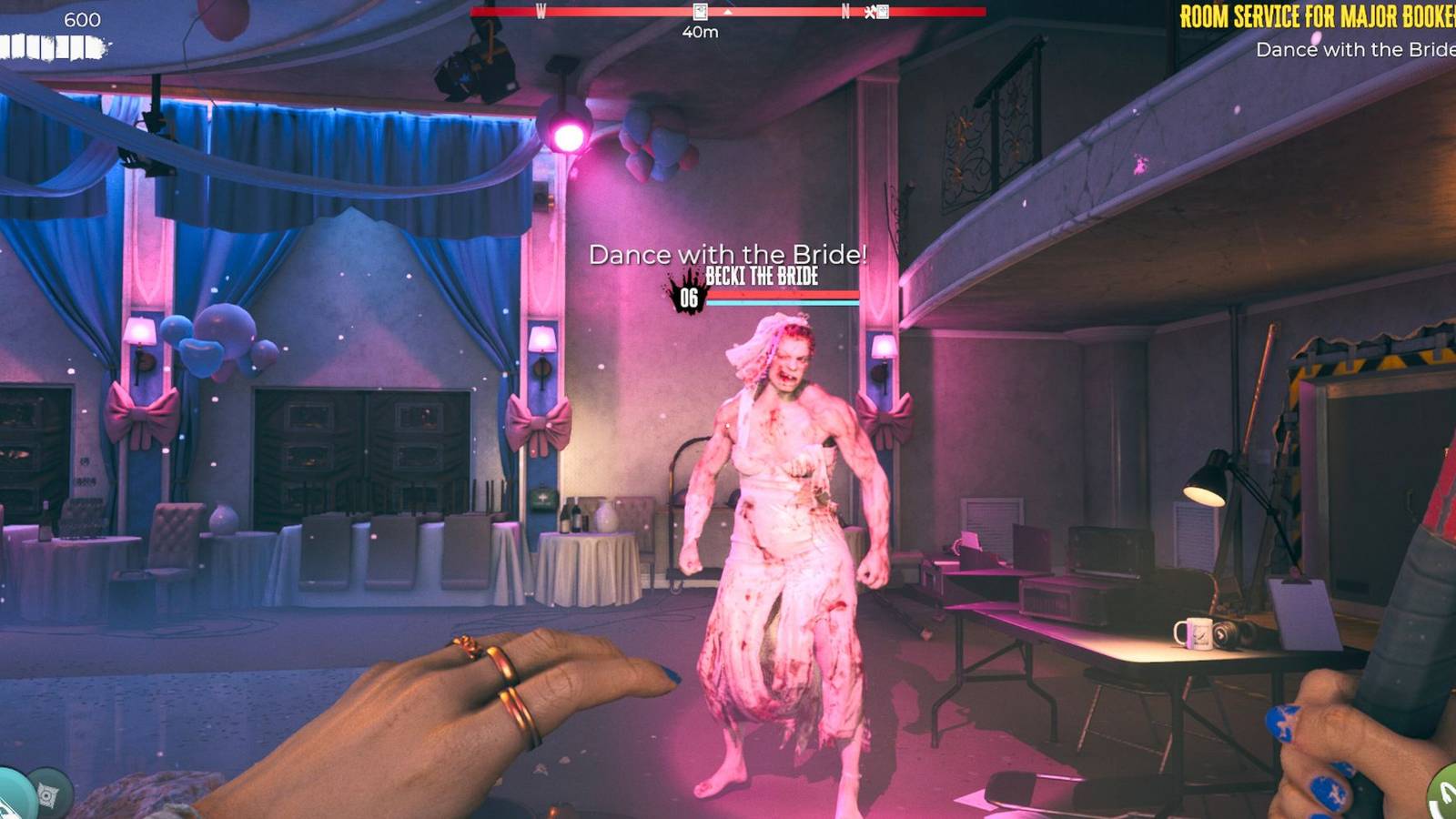
Task: Click the W cardinal marker on the compass
Action: (x=542, y=10)
